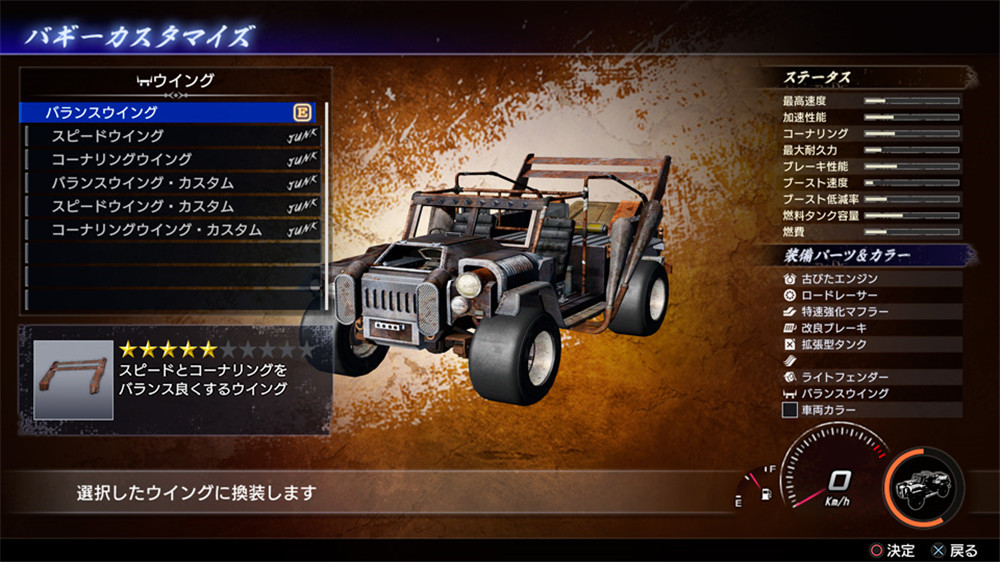This screenshot has width=1000, height=562.
Task: Click バランスウイング in the equipped parts panel
Action: (x=870, y=393)
